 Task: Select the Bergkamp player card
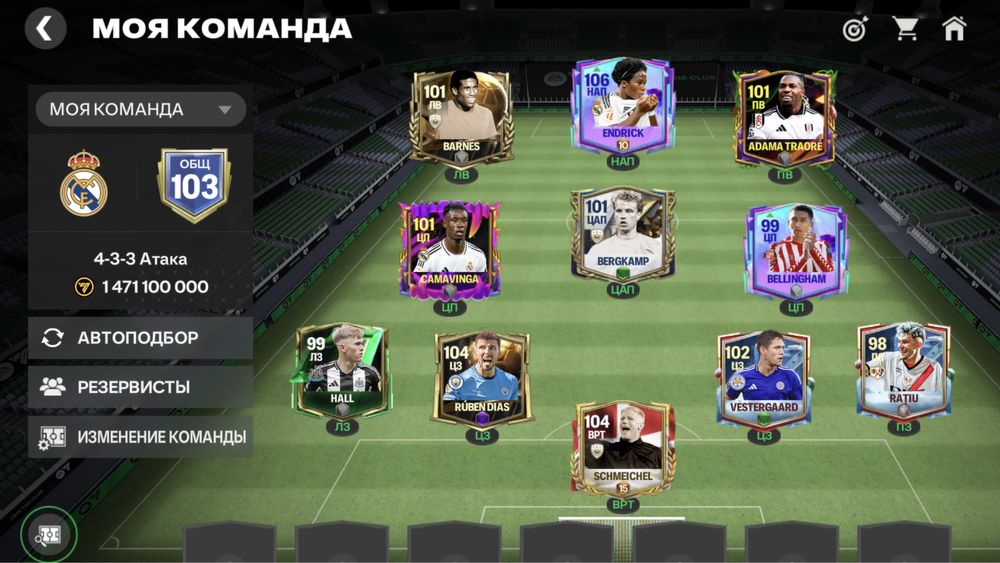point(622,234)
